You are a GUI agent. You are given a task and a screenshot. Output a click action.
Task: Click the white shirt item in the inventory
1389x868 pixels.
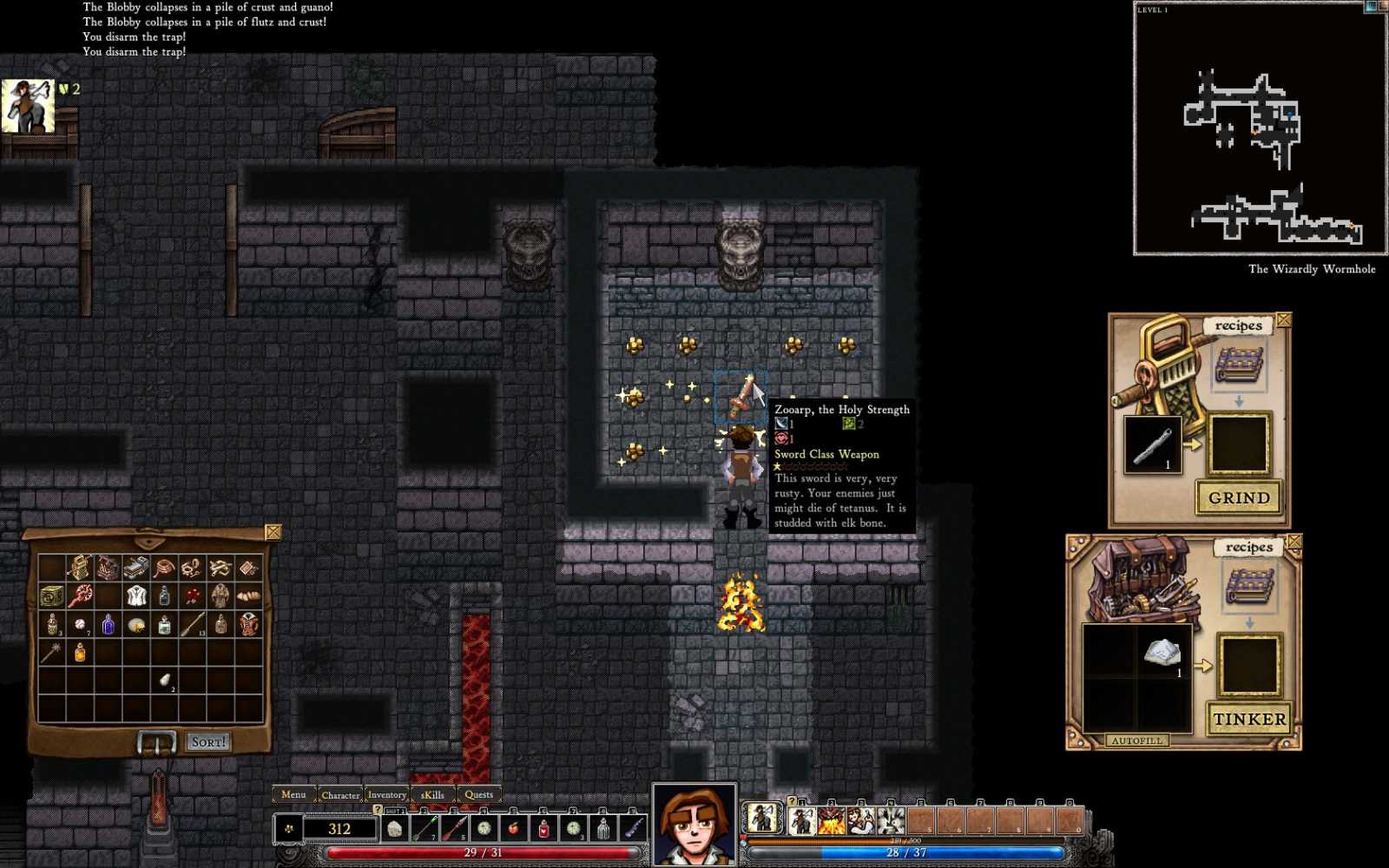tap(135, 595)
